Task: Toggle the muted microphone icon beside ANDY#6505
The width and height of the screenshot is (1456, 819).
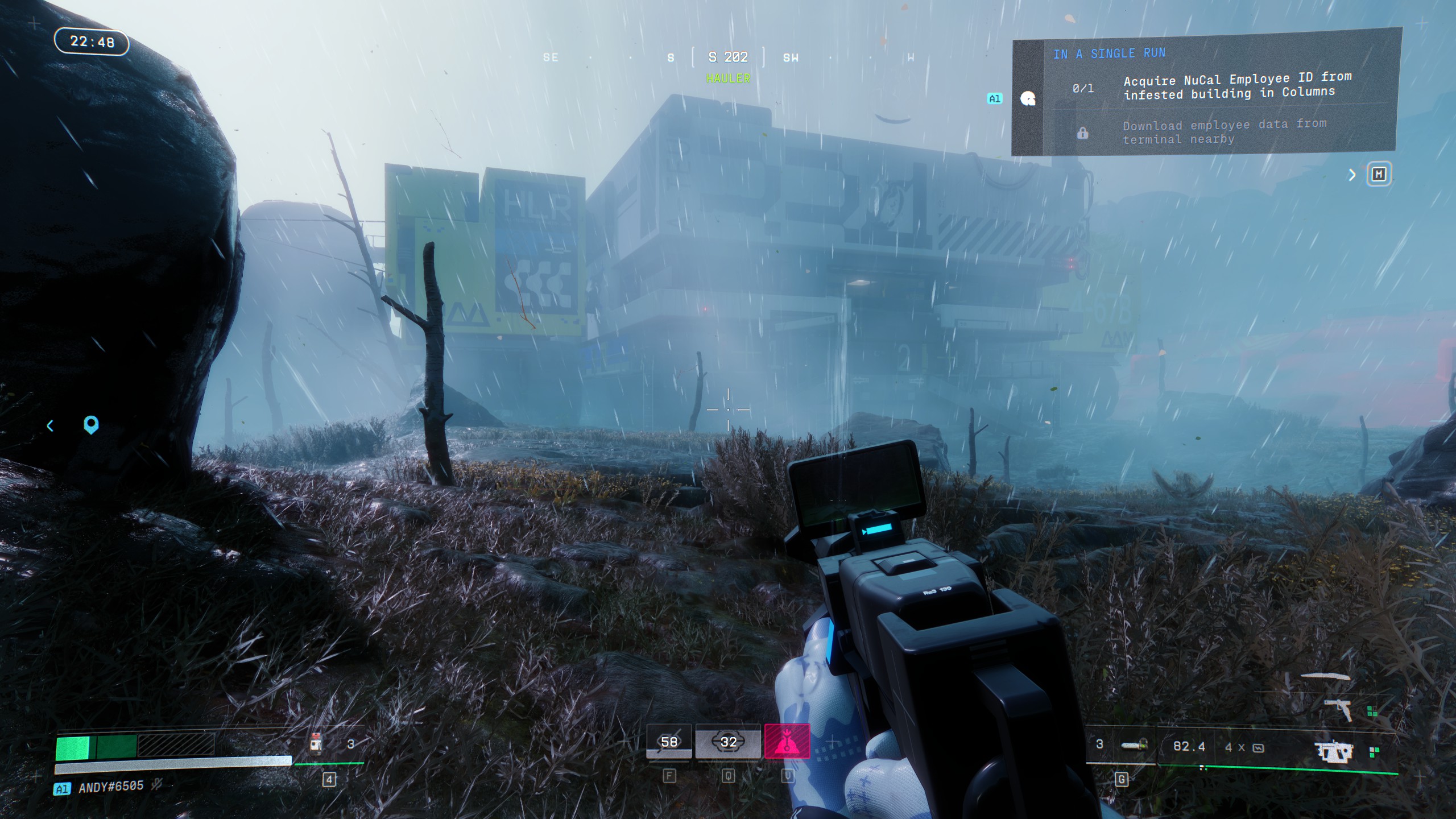Action: click(156, 787)
